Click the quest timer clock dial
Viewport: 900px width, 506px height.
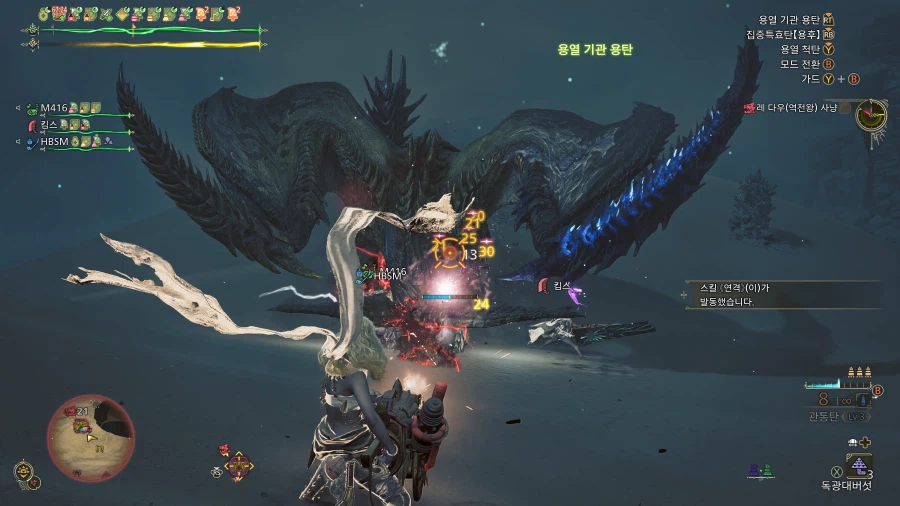871,113
